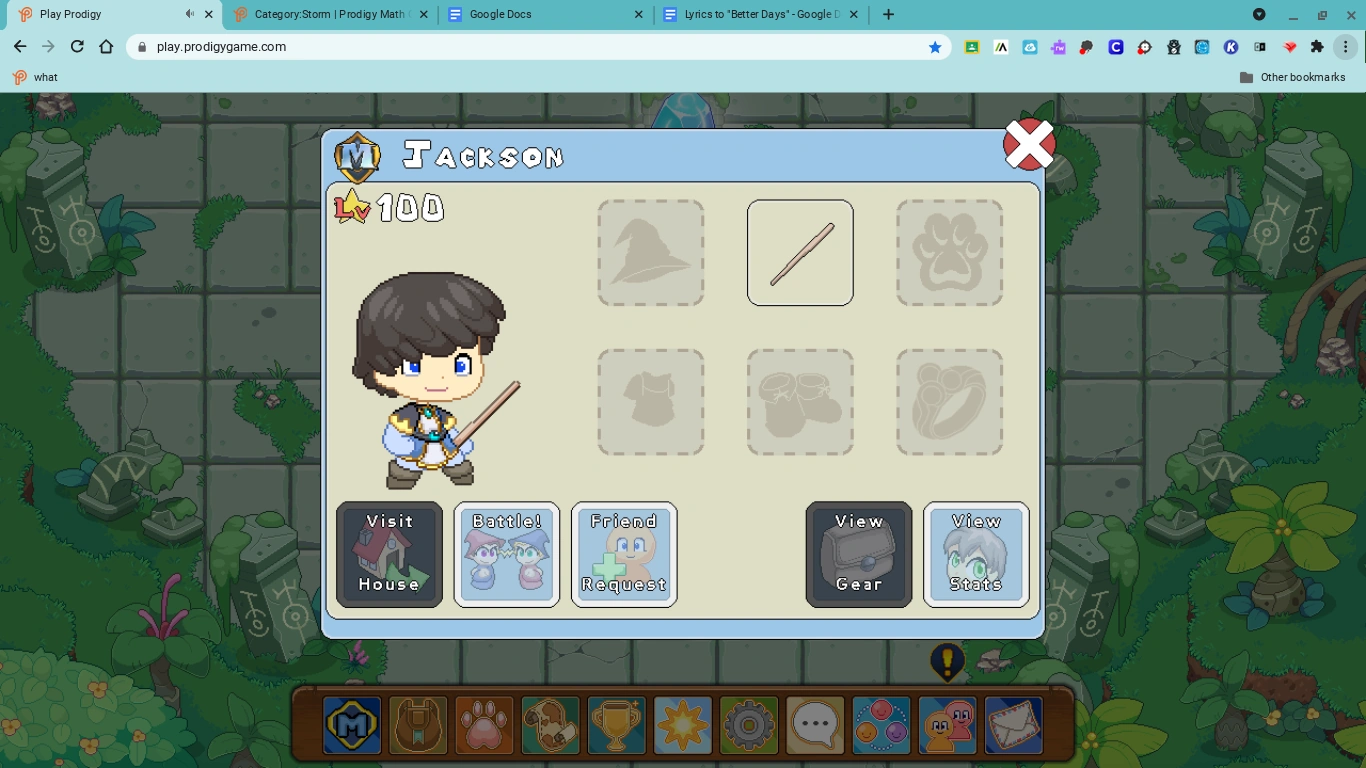
Task: Switch to the Category:Storm Prodigy Math tab
Action: (330, 14)
